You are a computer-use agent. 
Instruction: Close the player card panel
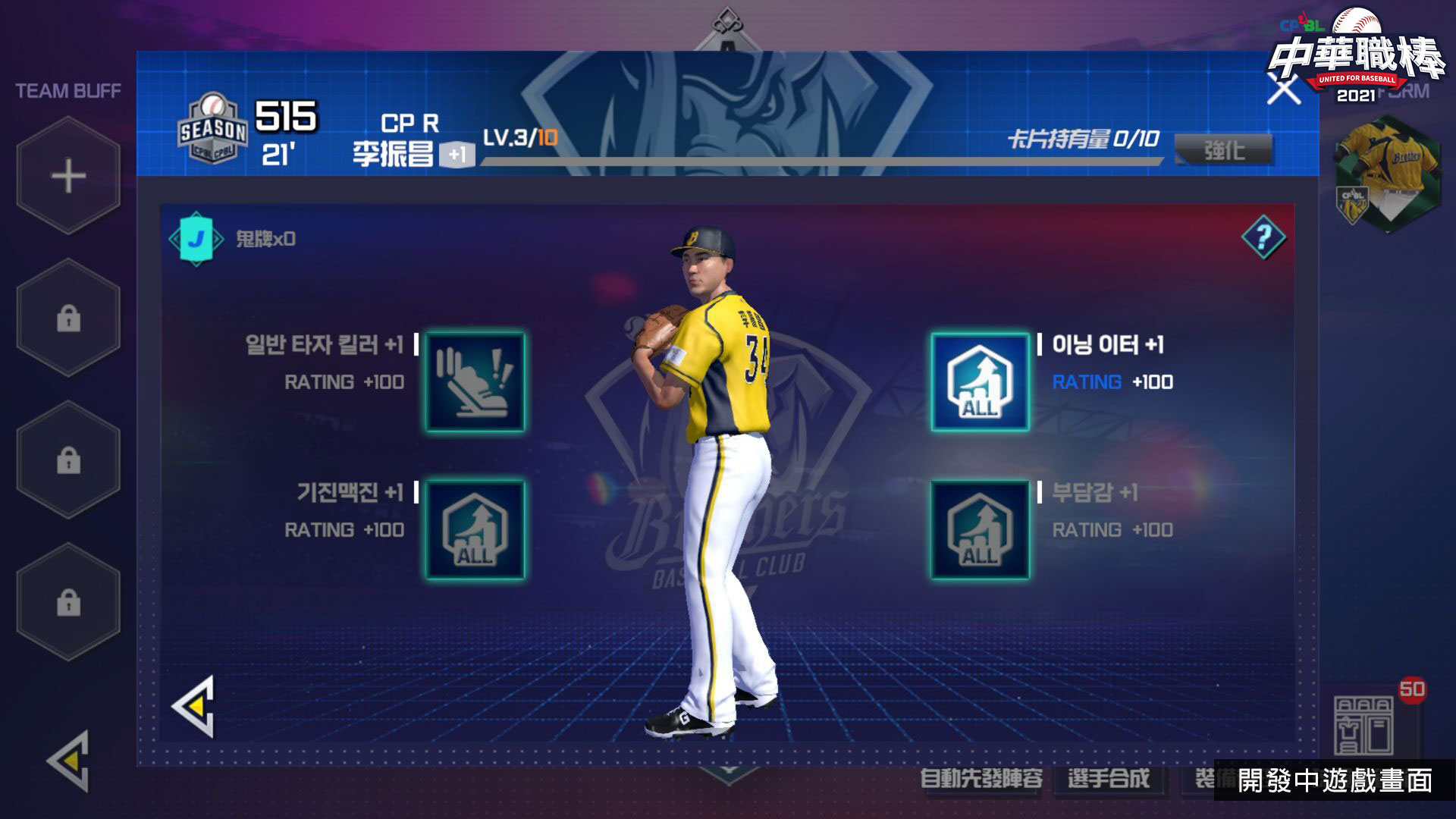coord(1283,90)
